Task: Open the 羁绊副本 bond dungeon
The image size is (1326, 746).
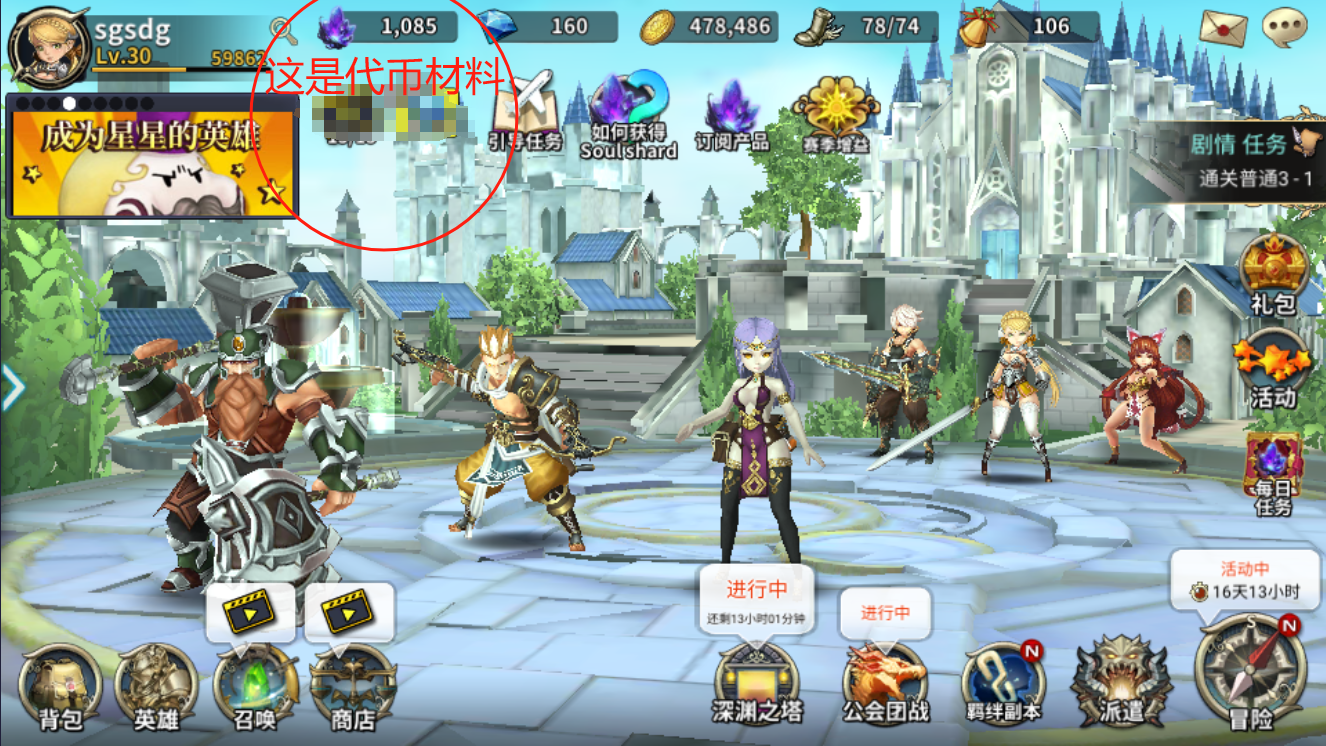Action: [x=1003, y=682]
